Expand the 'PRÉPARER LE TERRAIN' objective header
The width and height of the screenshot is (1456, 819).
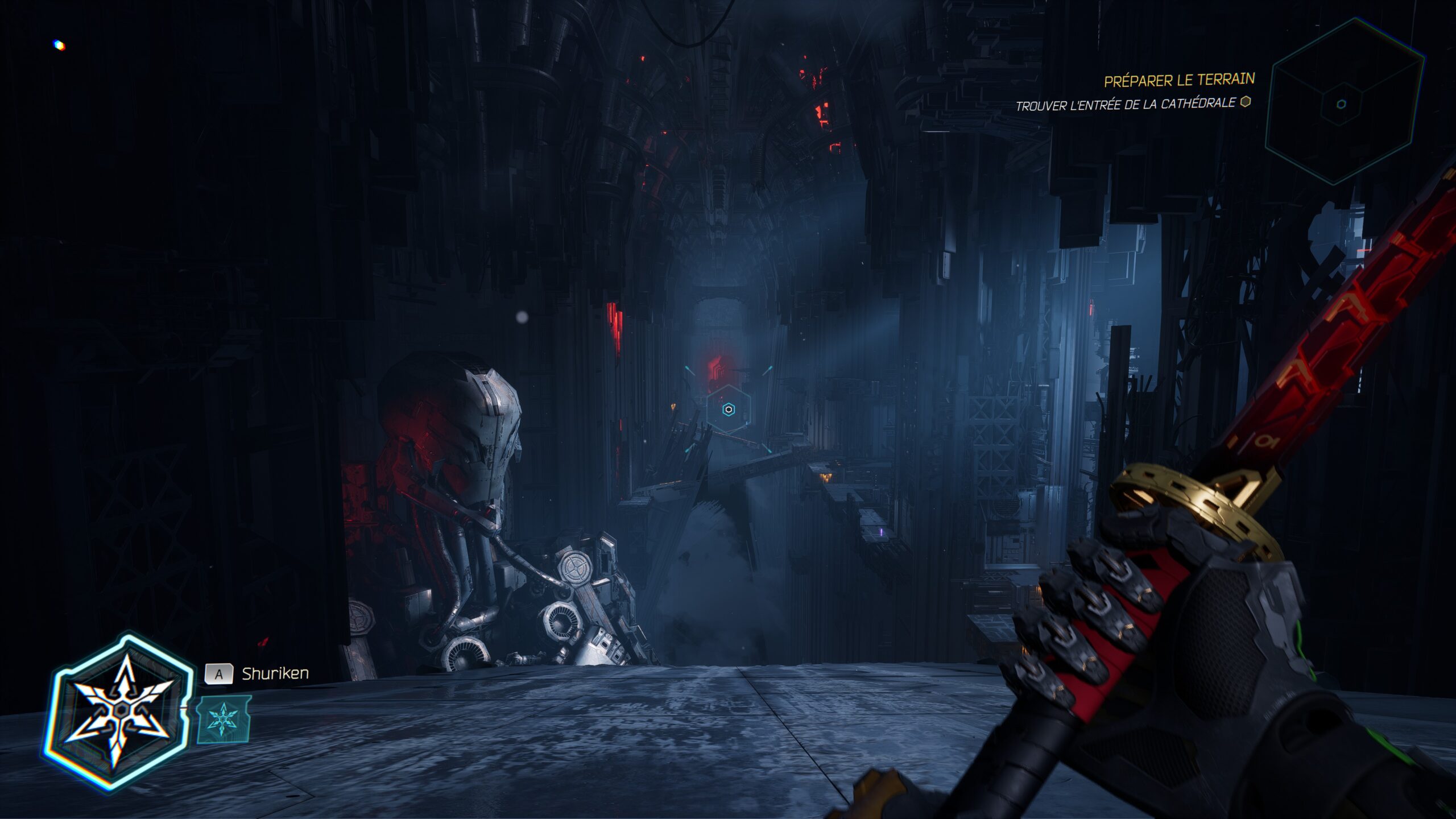tap(1180, 81)
